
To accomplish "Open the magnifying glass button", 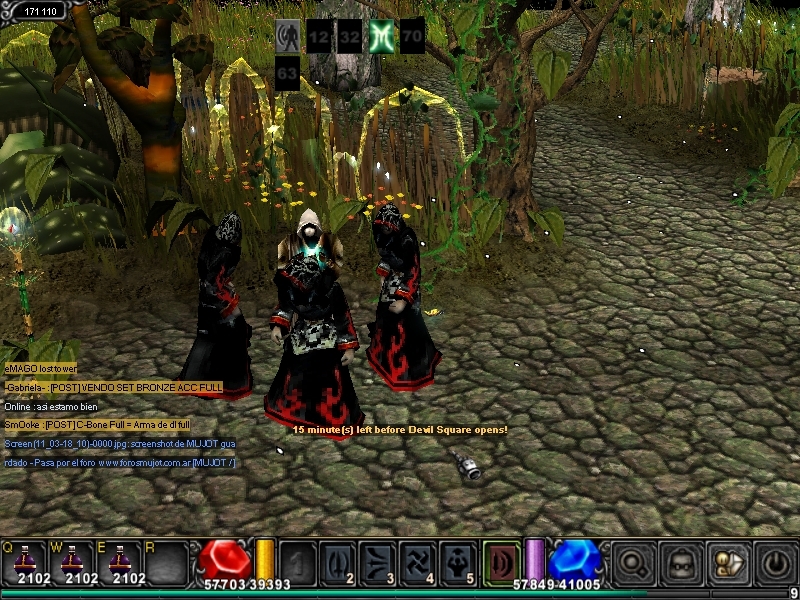I will pyautogui.click(x=633, y=563).
